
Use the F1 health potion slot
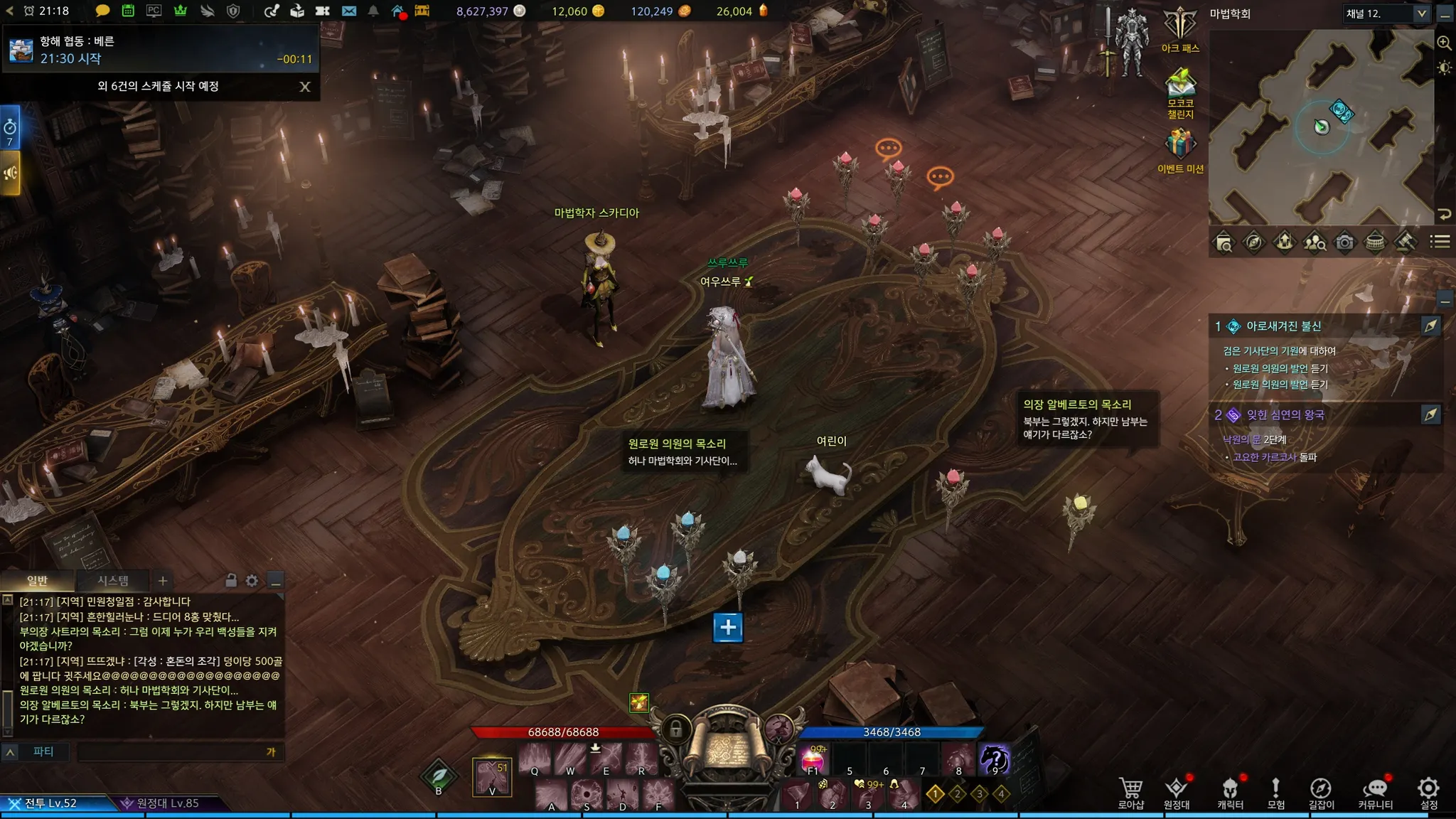point(813,761)
